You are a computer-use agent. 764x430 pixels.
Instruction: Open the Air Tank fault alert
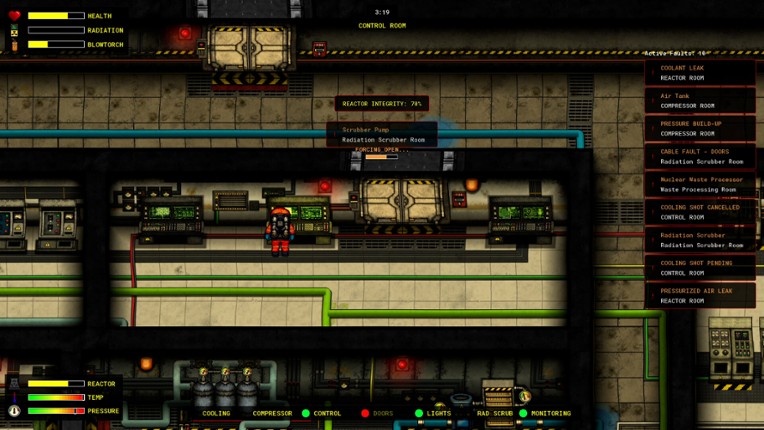700,101
